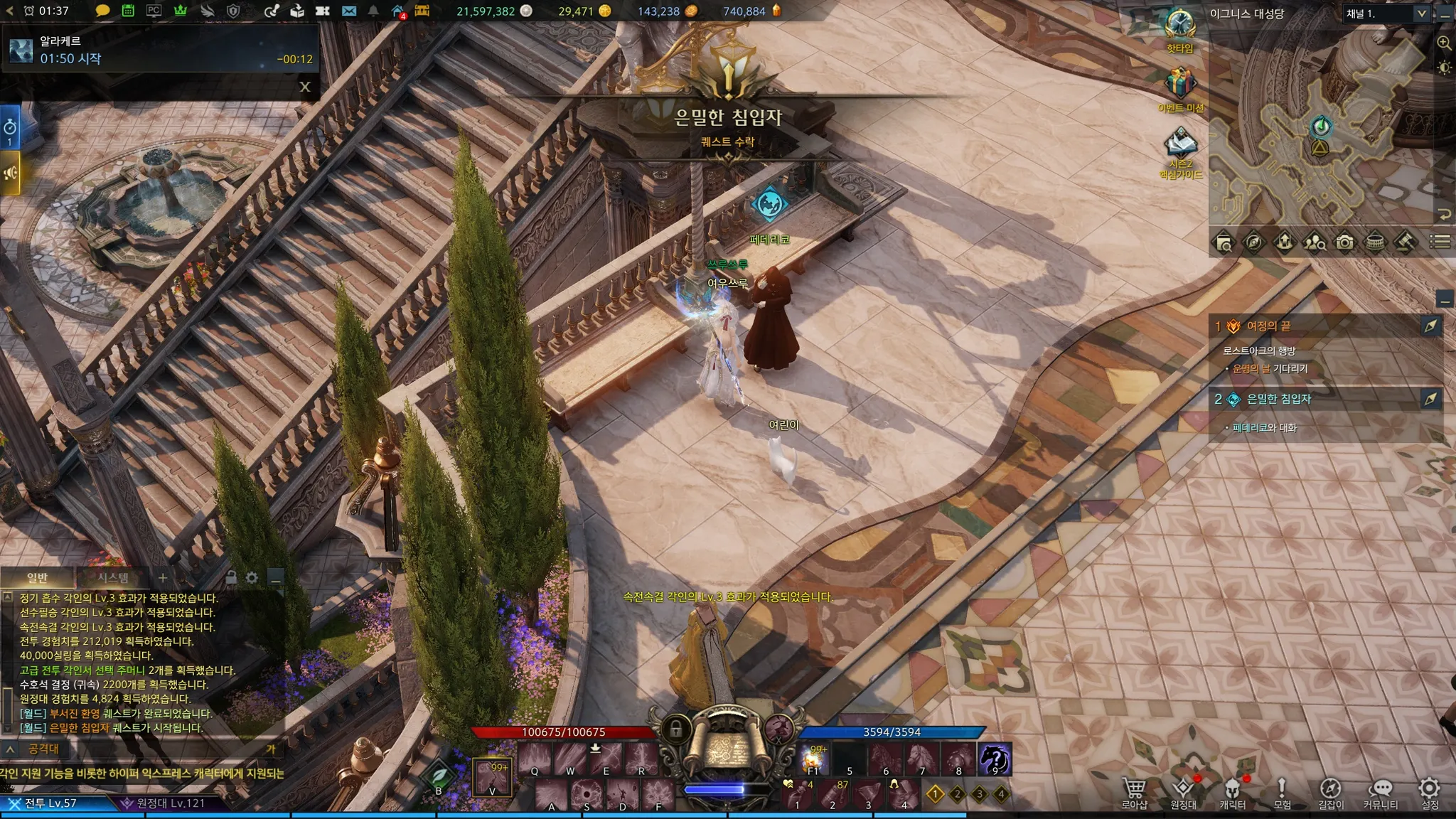This screenshot has height=819, width=1456.
Task: Open the 이벤트 미션 gift box
Action: tap(1180, 85)
